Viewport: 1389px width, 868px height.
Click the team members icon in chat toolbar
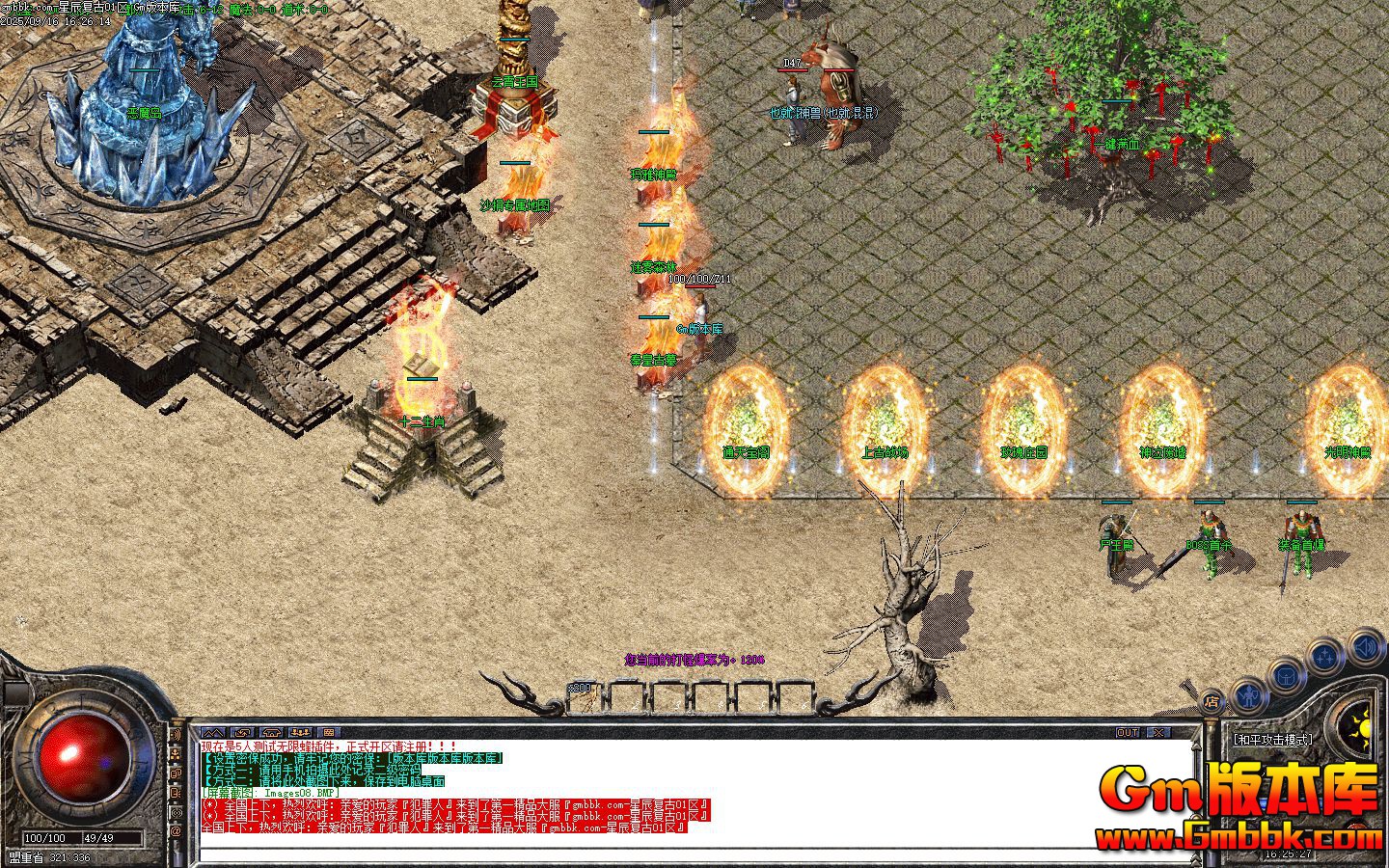[x=301, y=733]
